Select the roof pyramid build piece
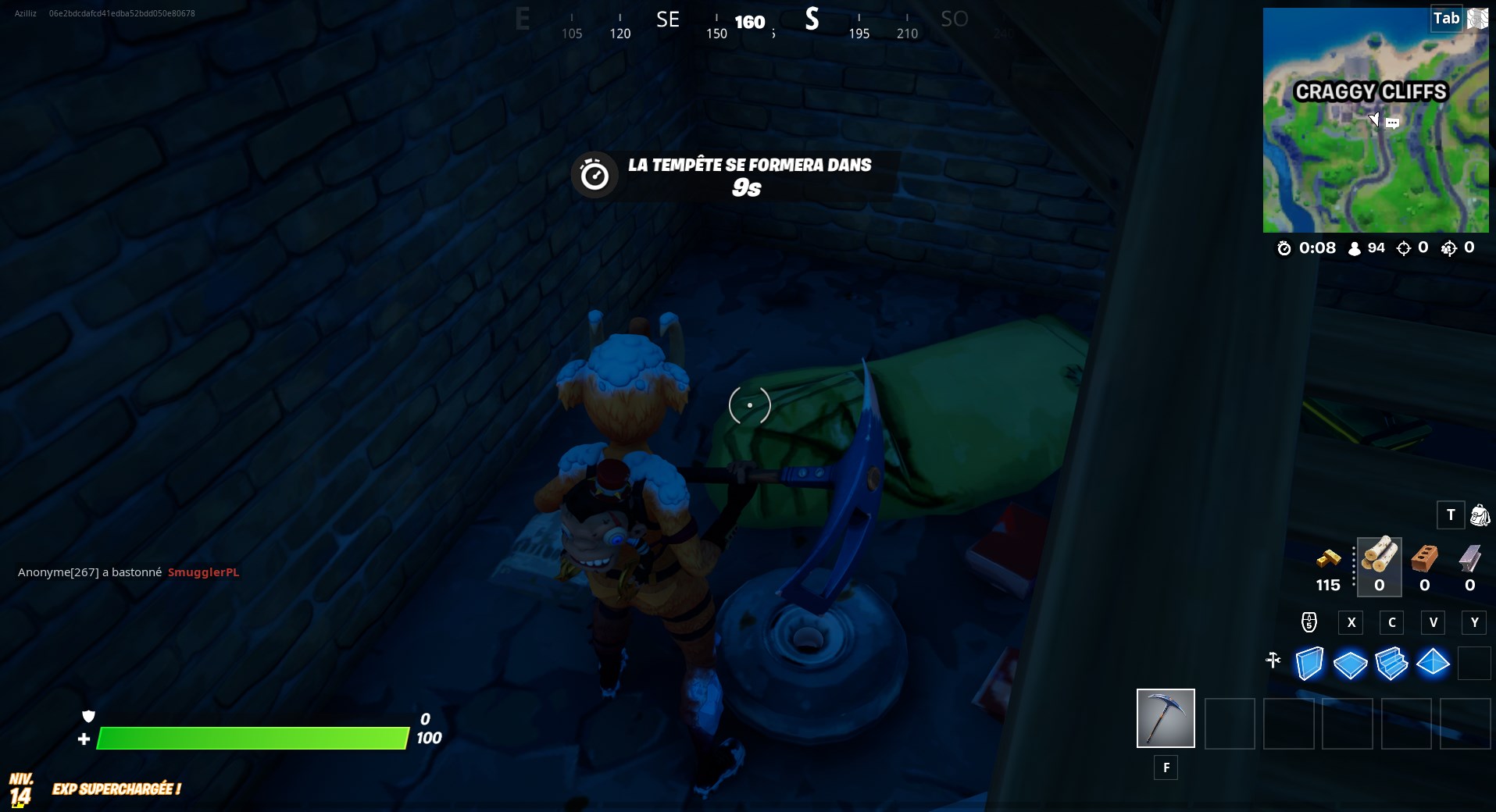1496x812 pixels. point(1433,663)
